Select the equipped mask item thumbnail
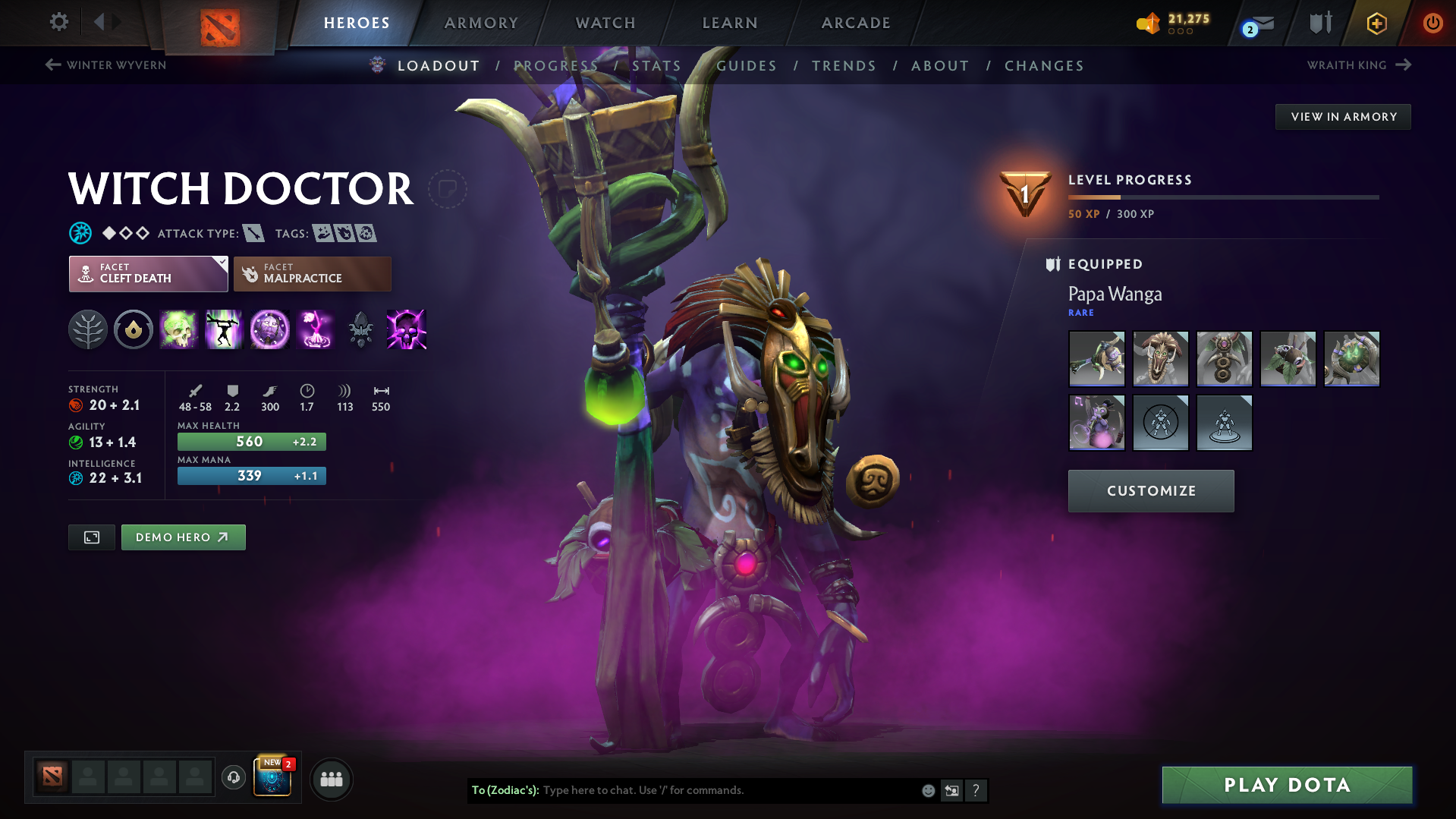 (x=1160, y=359)
